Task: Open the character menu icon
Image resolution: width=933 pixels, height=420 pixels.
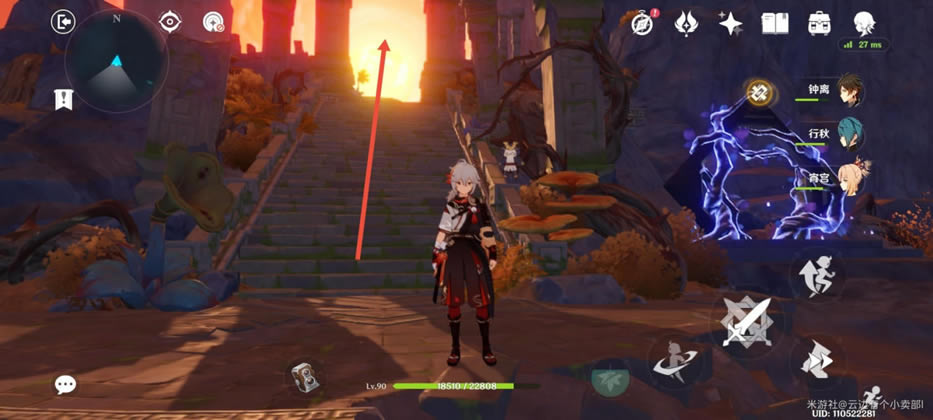Action: click(863, 22)
